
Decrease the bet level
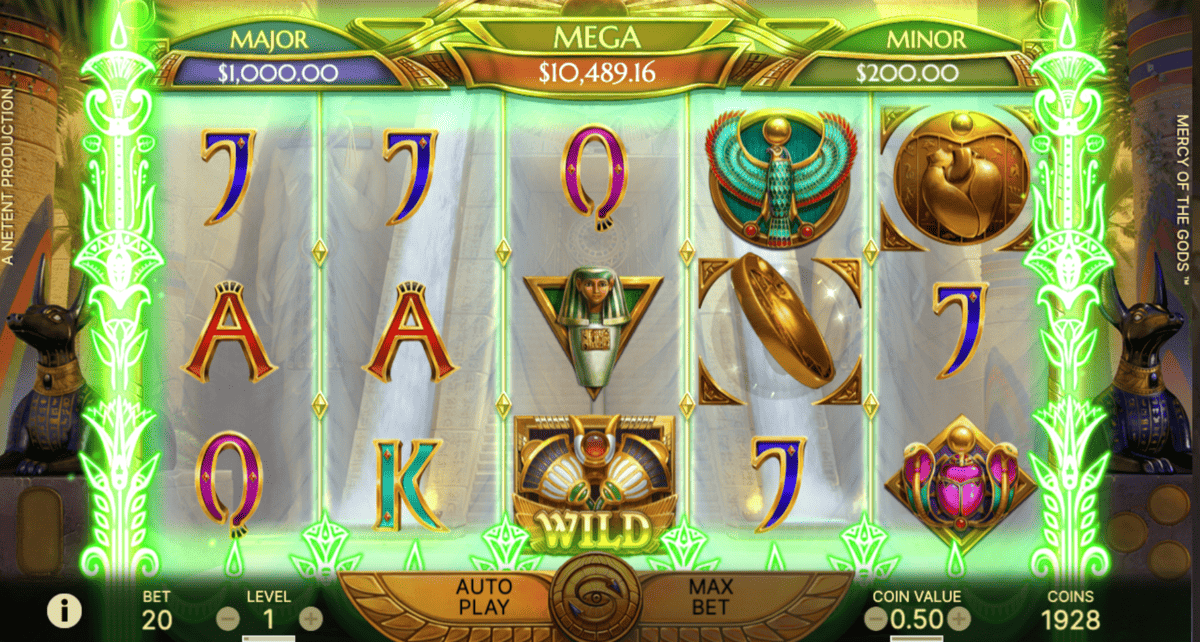pyautogui.click(x=228, y=618)
